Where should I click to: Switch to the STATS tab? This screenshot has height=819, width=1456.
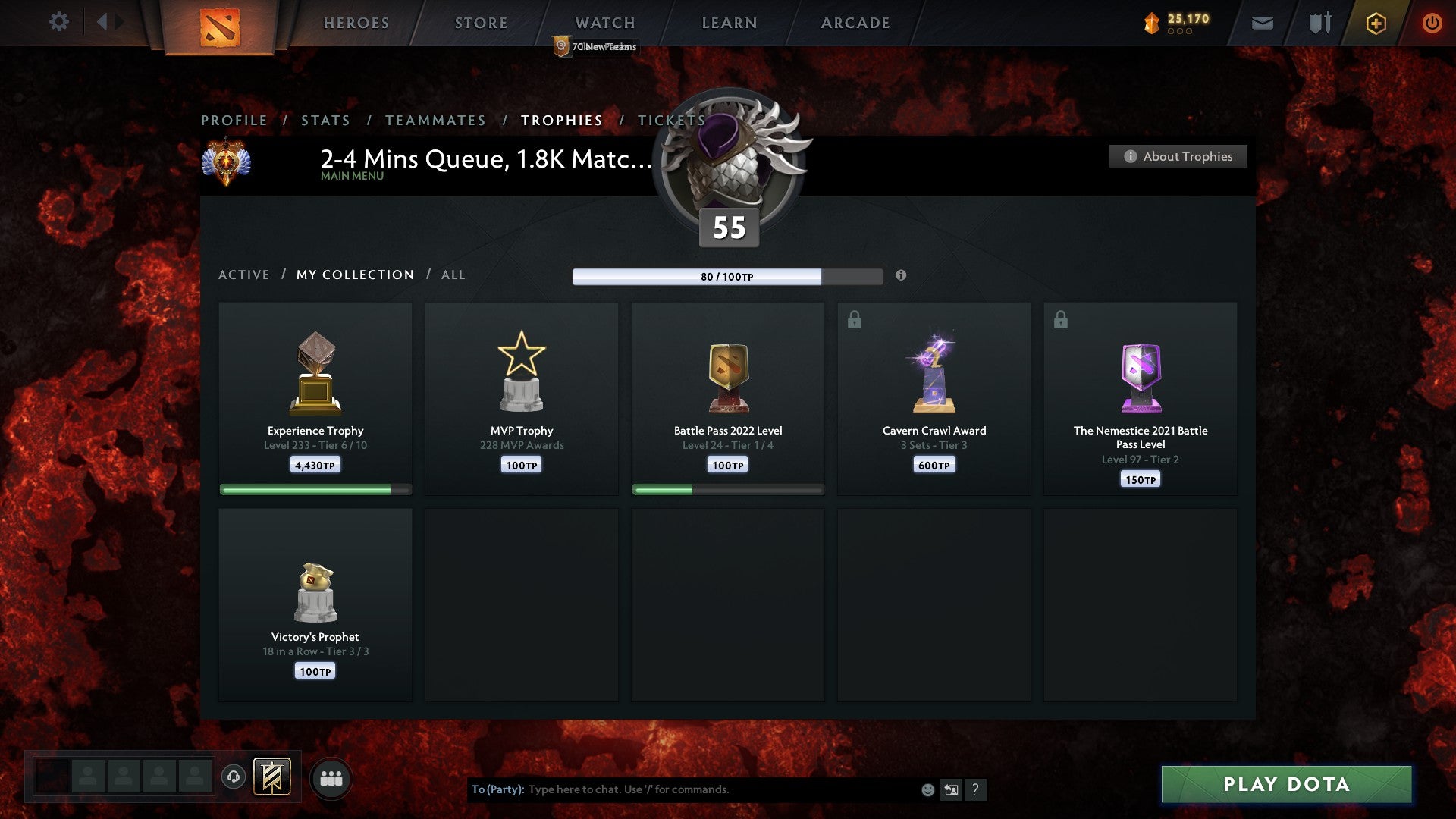click(325, 120)
